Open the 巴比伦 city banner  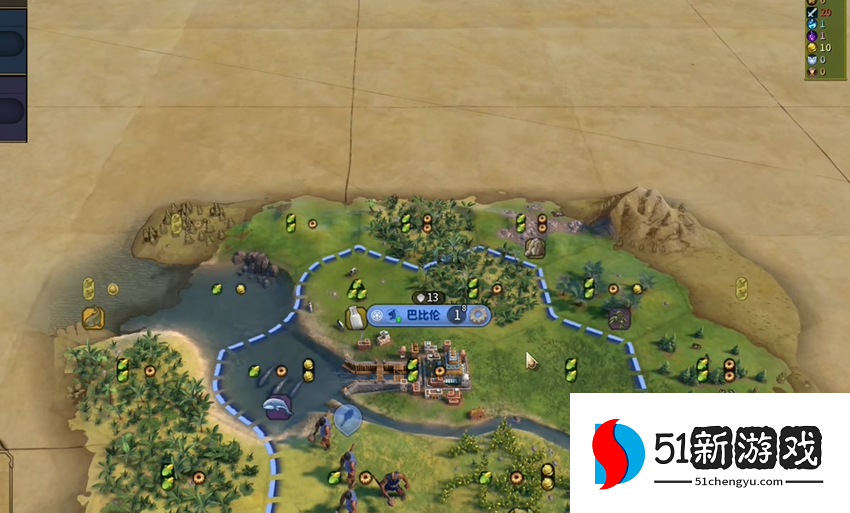coord(419,315)
